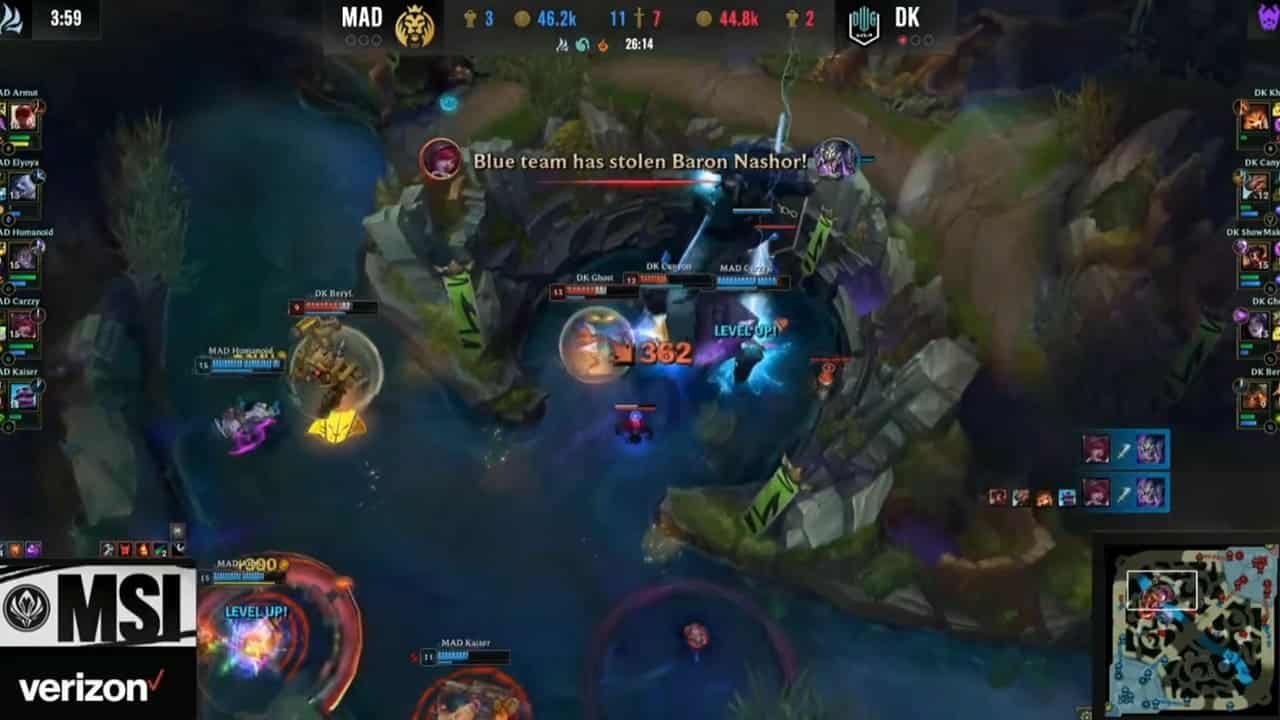Viewport: 1280px width, 720px height.
Task: Select the sword kill icon between team scores
Action: click(638, 18)
